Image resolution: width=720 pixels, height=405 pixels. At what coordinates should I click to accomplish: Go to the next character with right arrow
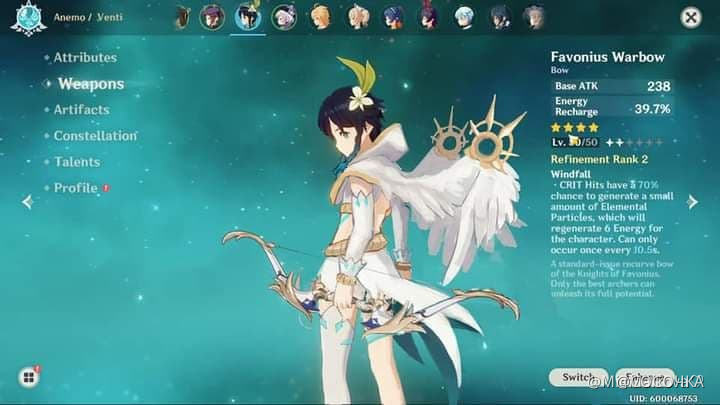coord(693,201)
